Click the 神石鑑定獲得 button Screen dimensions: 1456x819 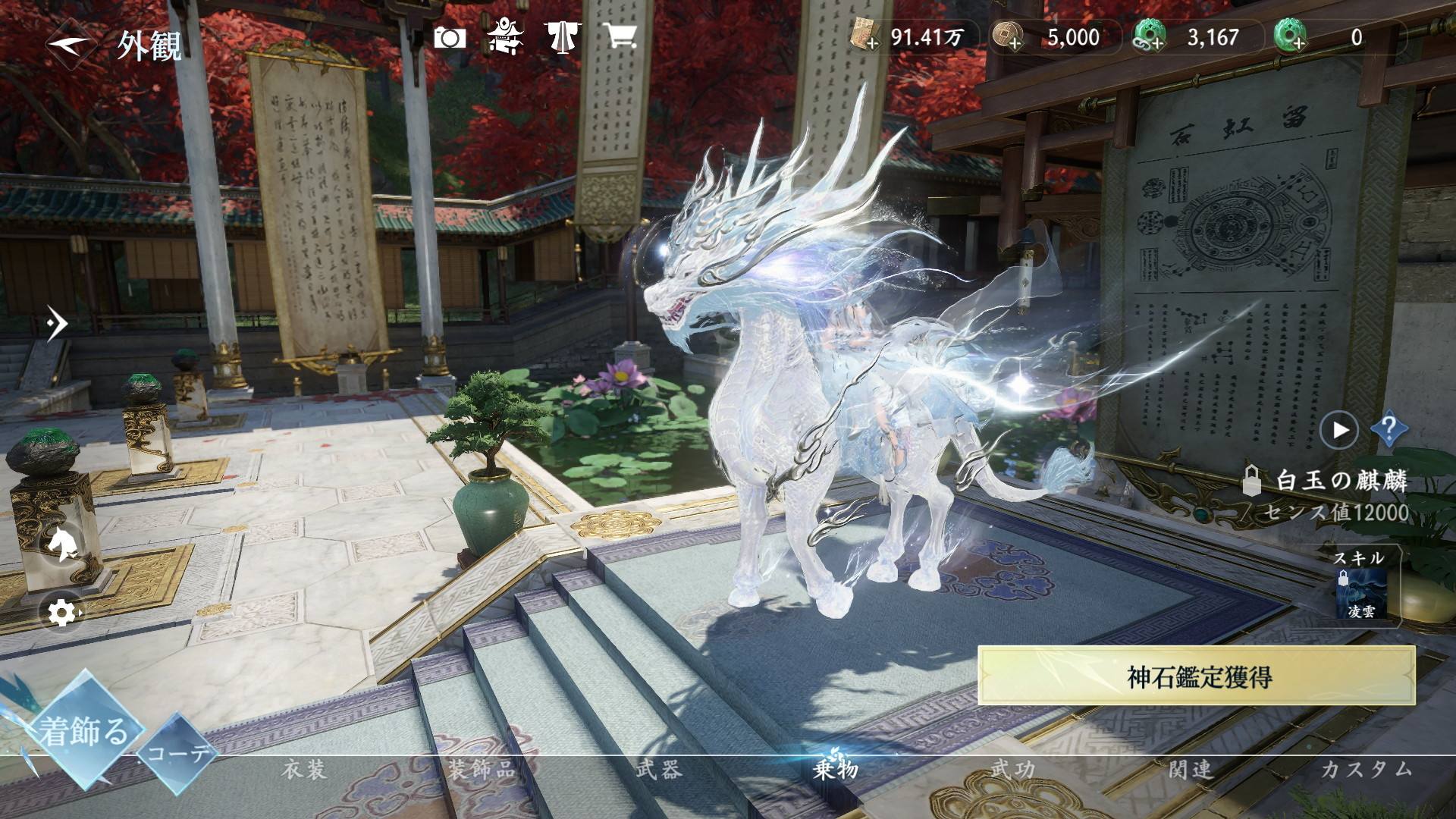(x=1196, y=676)
